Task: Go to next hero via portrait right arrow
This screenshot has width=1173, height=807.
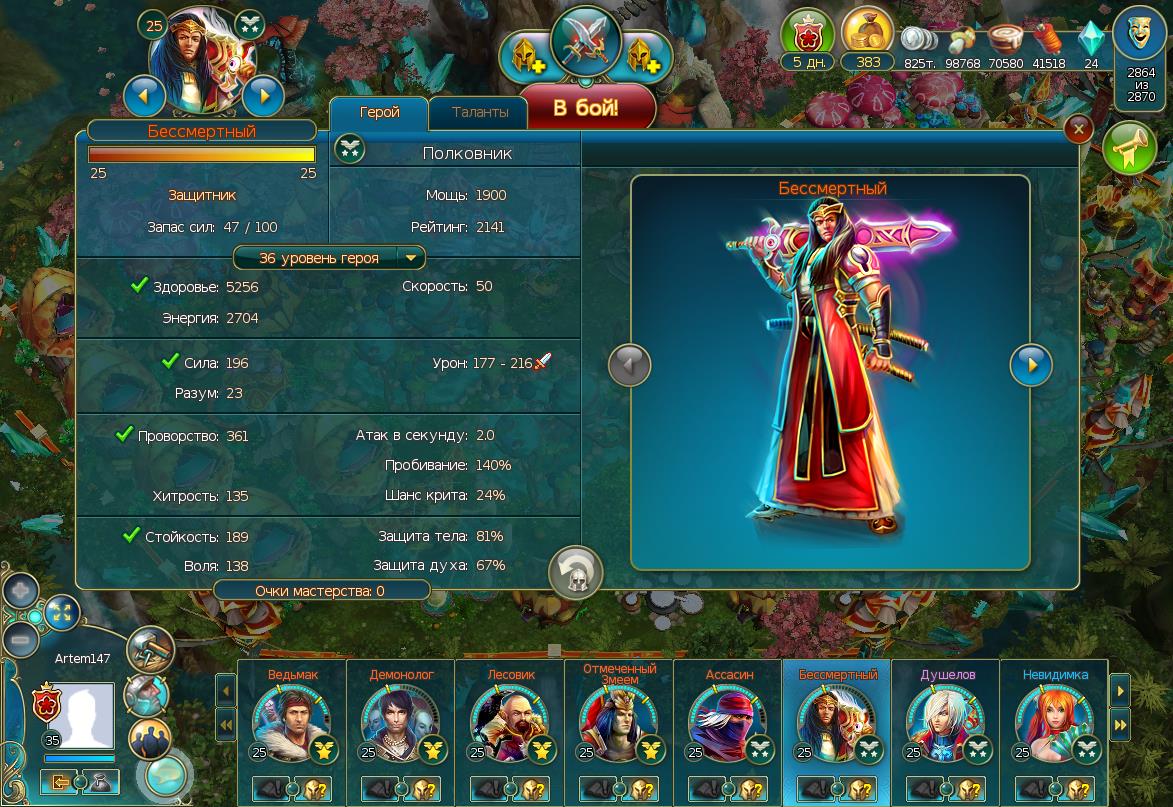Action: tap(263, 96)
